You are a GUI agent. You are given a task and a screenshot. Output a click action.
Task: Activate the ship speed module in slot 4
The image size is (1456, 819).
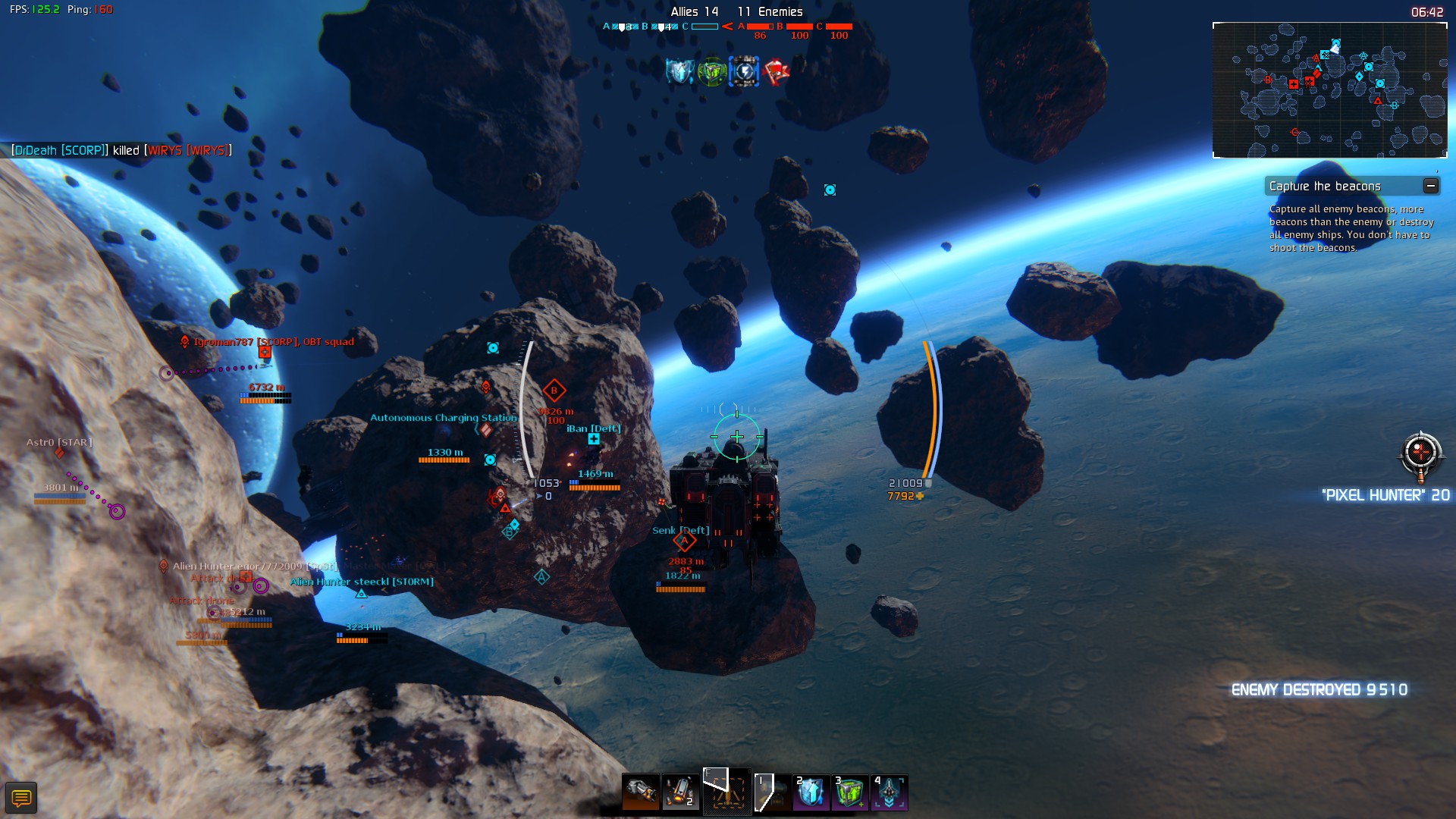point(890,792)
